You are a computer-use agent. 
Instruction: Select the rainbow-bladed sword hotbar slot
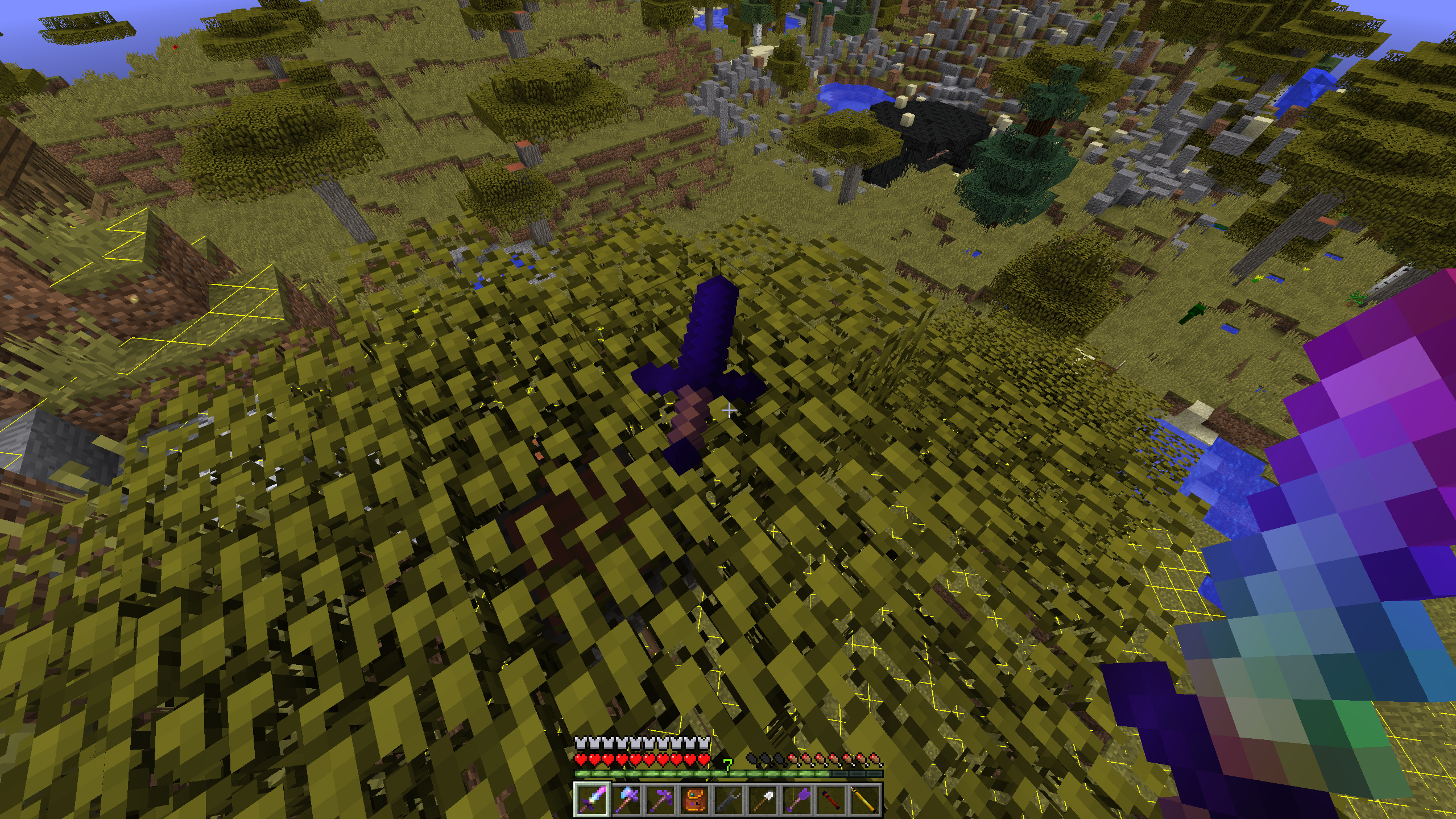[591, 800]
